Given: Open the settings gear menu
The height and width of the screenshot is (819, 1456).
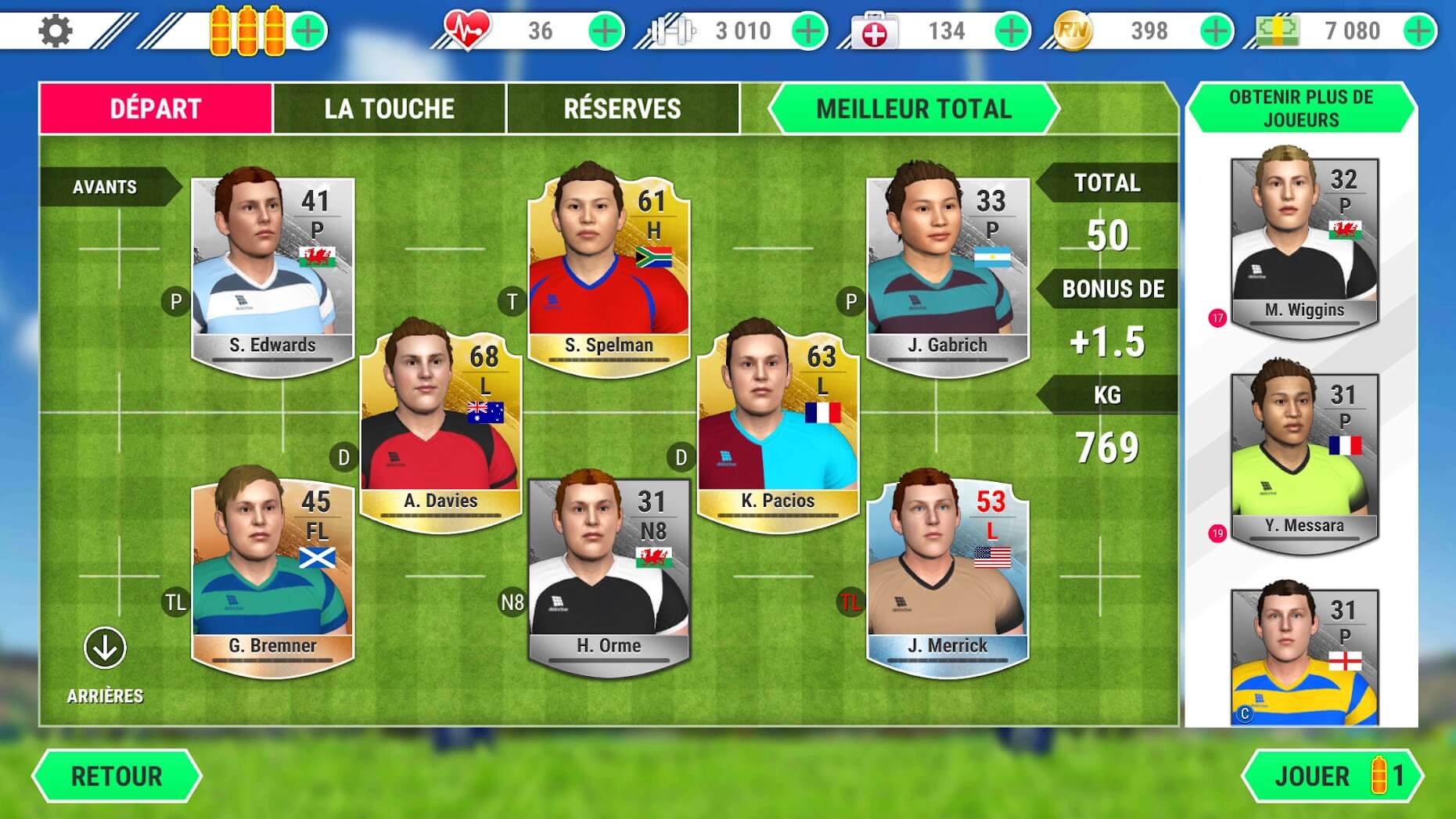Looking at the screenshot, I should click(x=55, y=31).
